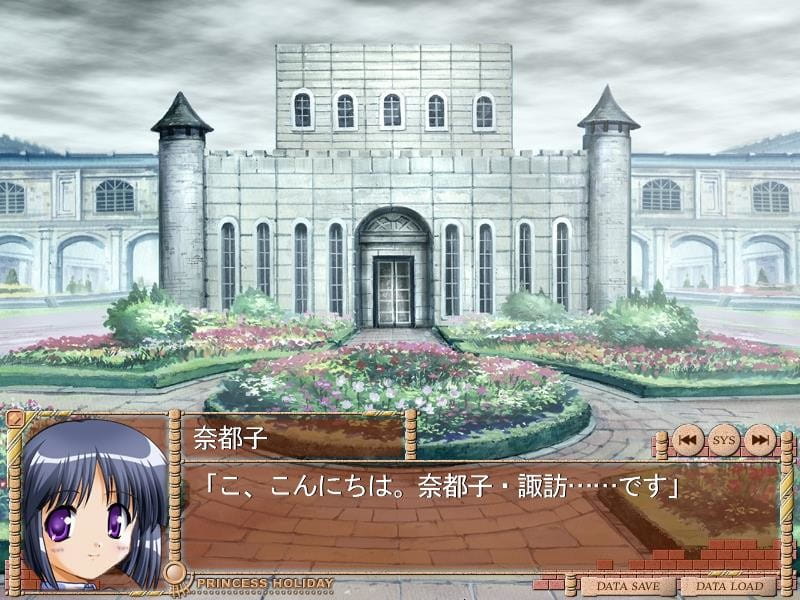Open the DATA SAVE screen
This screenshot has width=800, height=600.
click(629, 586)
